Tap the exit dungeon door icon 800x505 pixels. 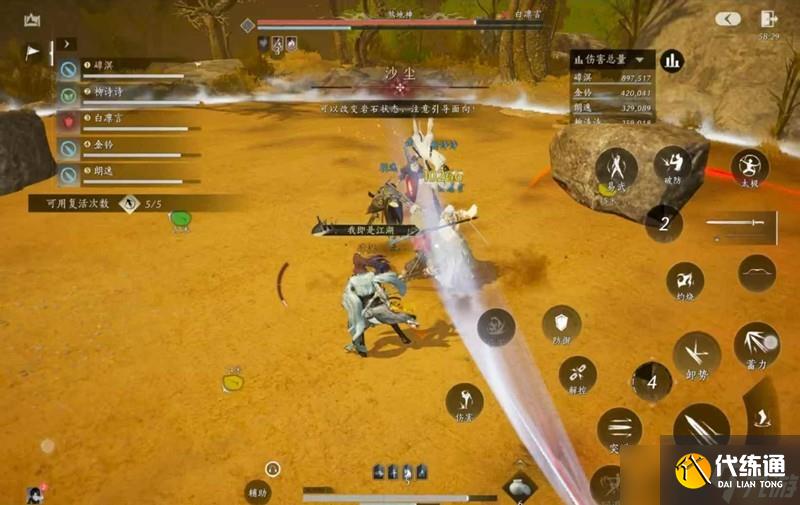[768, 19]
